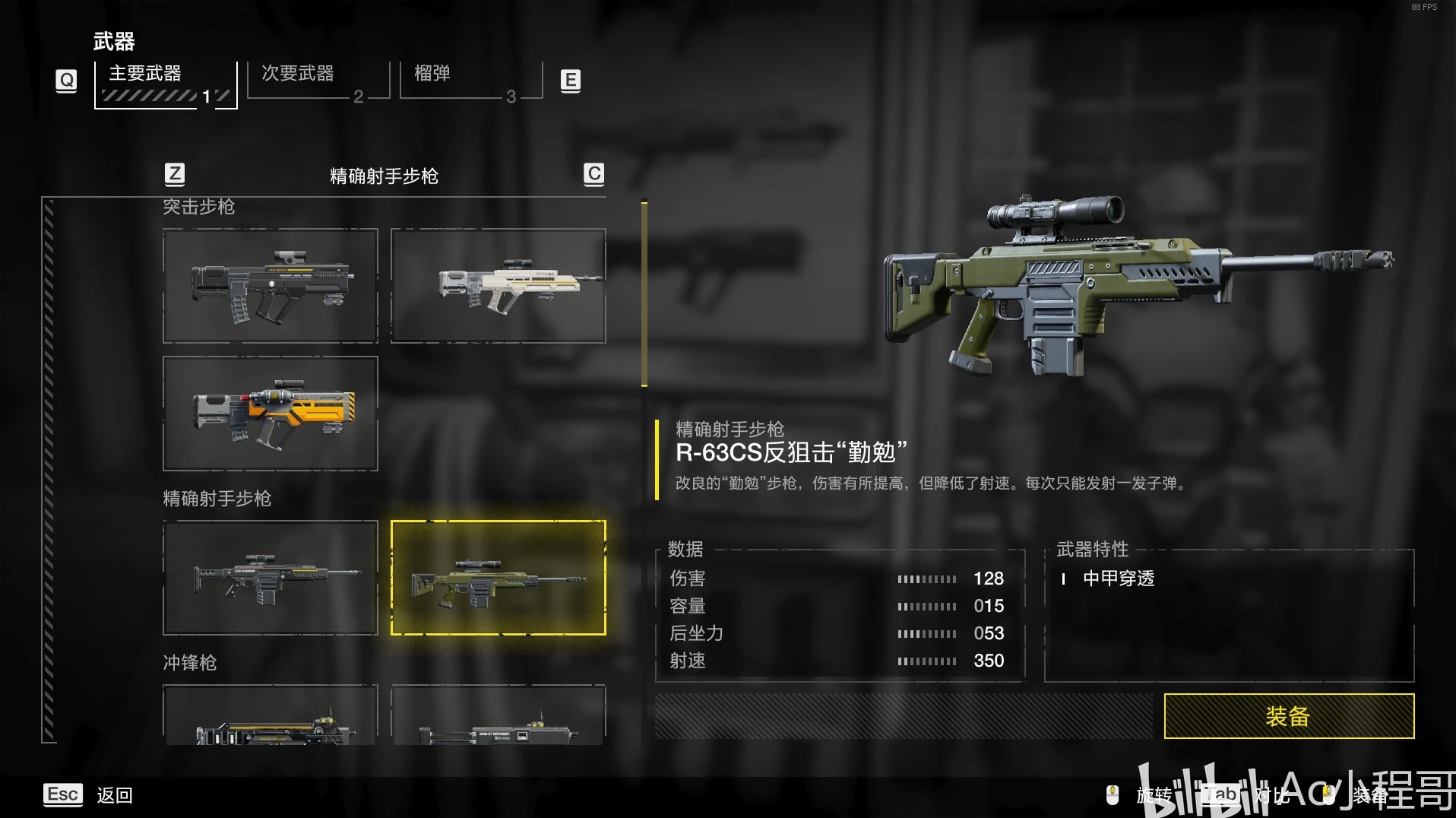Pick the orange-striped assault rifle tile

click(x=270, y=414)
